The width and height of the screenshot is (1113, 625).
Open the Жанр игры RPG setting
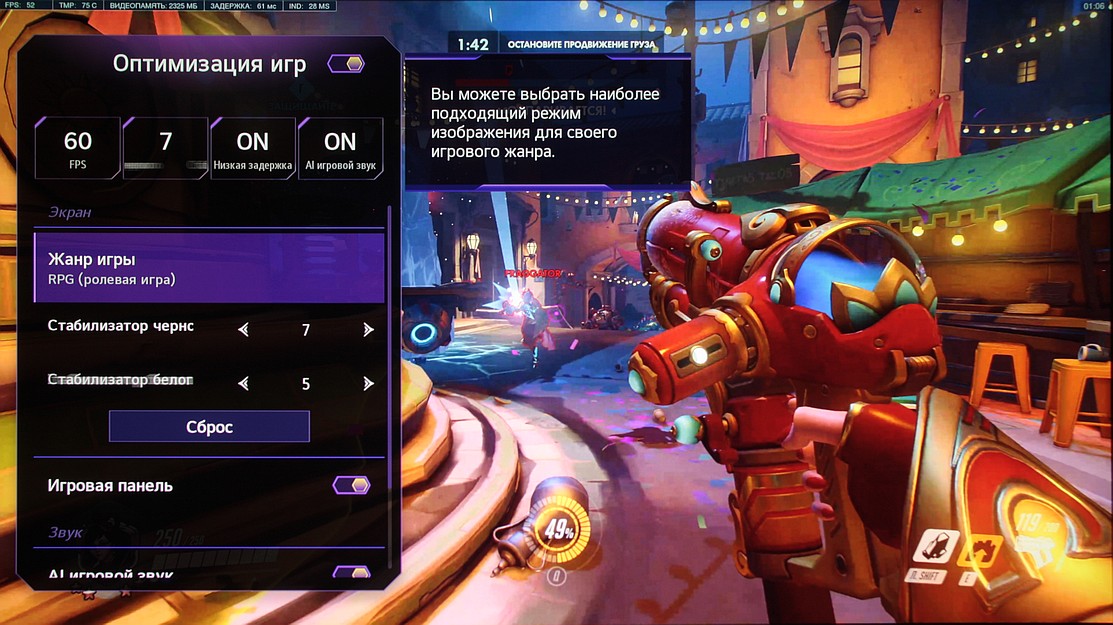[x=209, y=268]
